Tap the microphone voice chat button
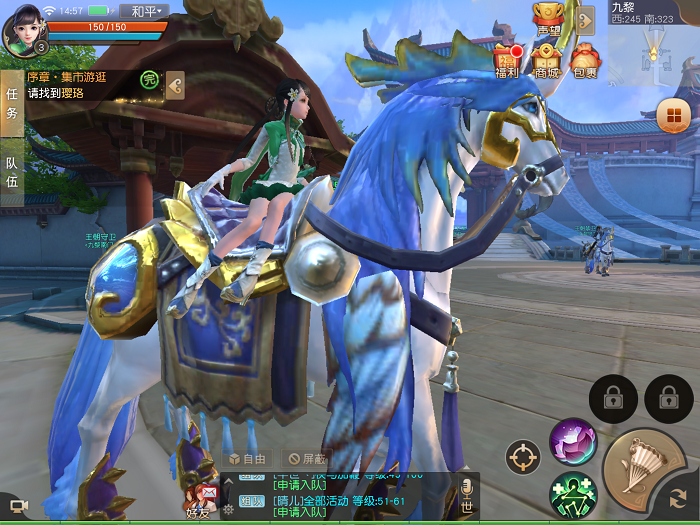The image size is (700, 525). [466, 491]
